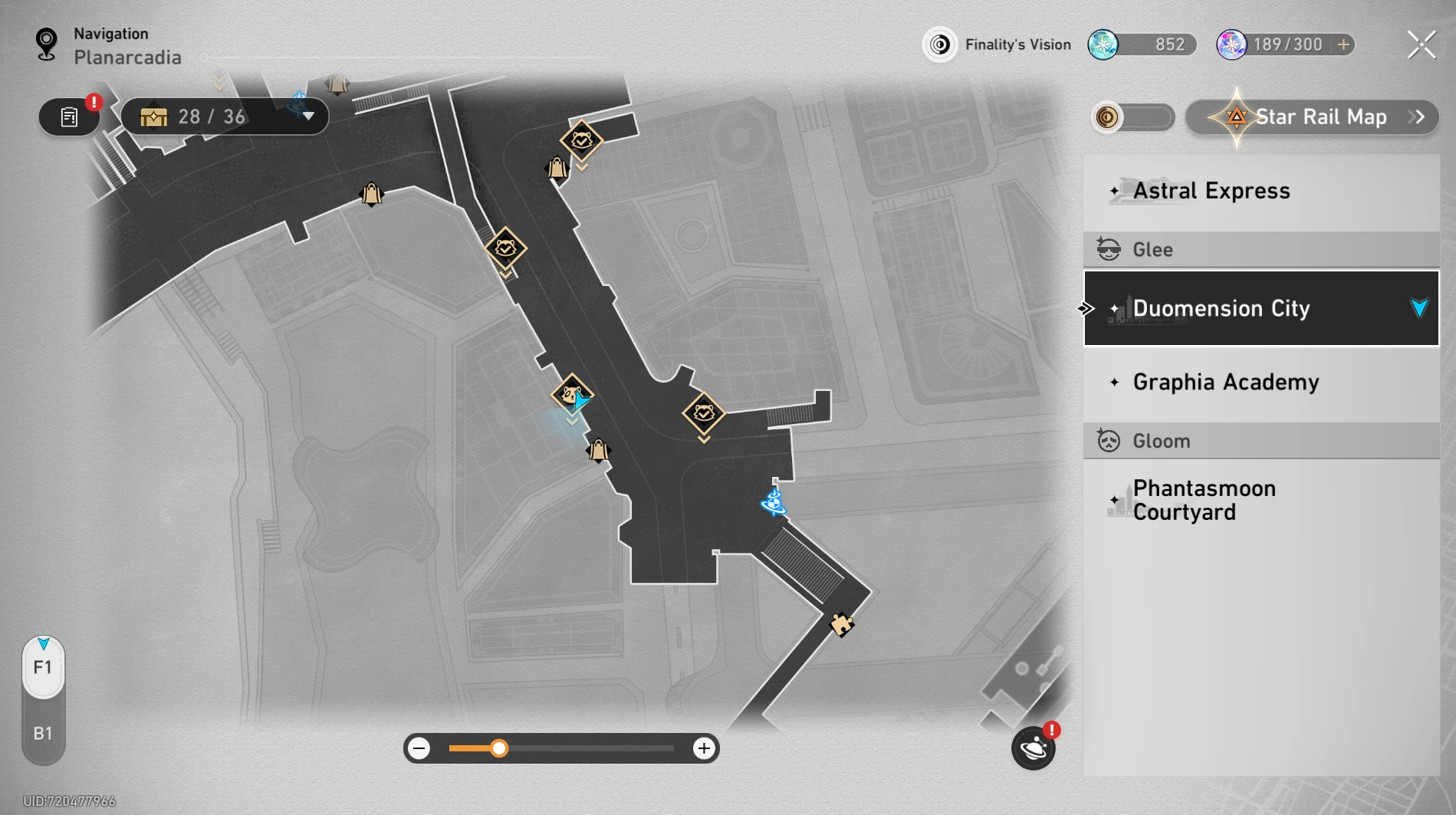Open the mission log icon with alert
This screenshot has height=815, width=1456.
pyautogui.click(x=70, y=117)
